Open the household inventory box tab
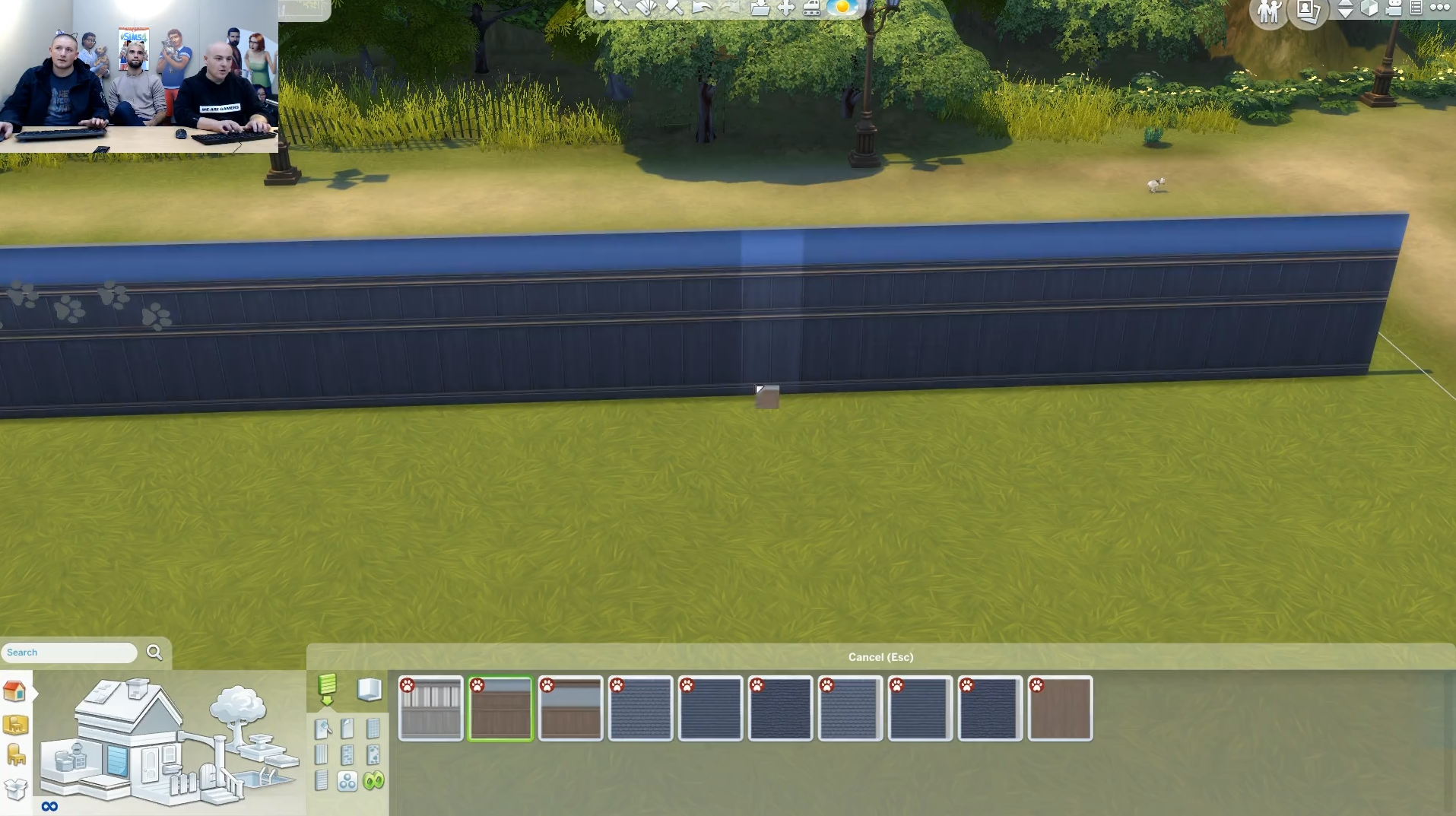The image size is (1456, 816). coord(15,789)
